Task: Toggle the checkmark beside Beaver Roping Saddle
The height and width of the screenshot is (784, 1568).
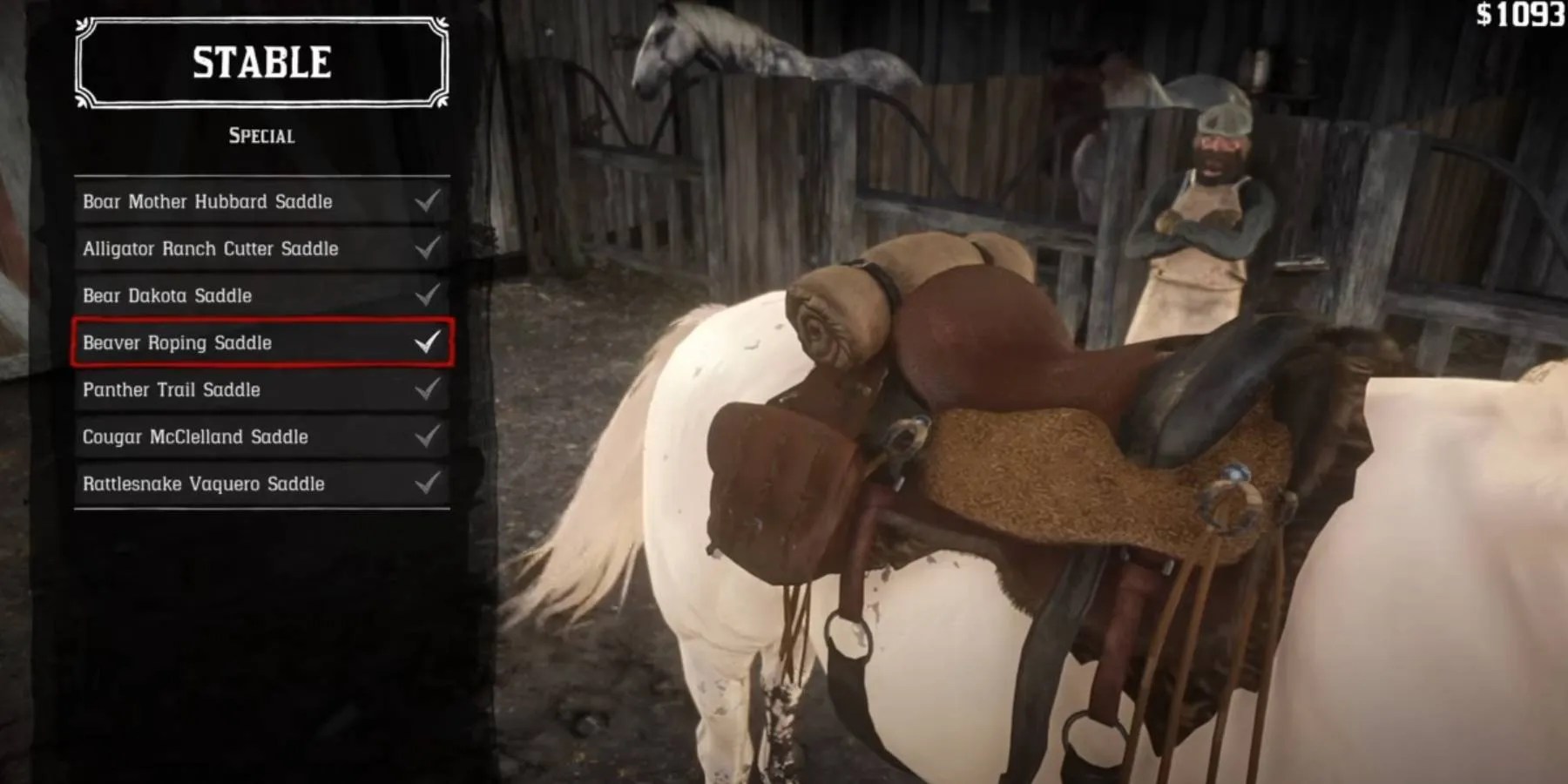Action: point(427,342)
